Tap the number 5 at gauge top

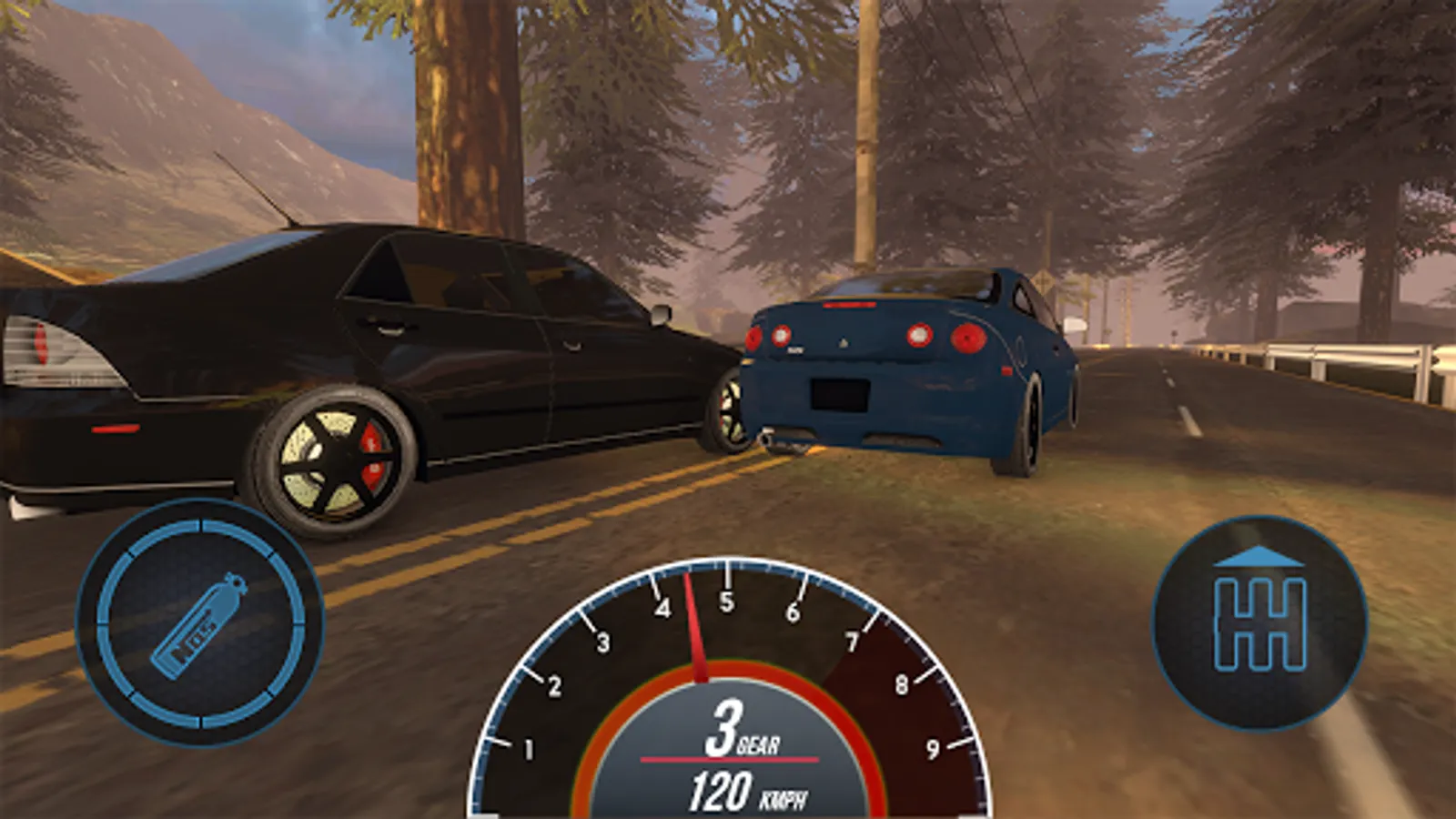pos(725,600)
